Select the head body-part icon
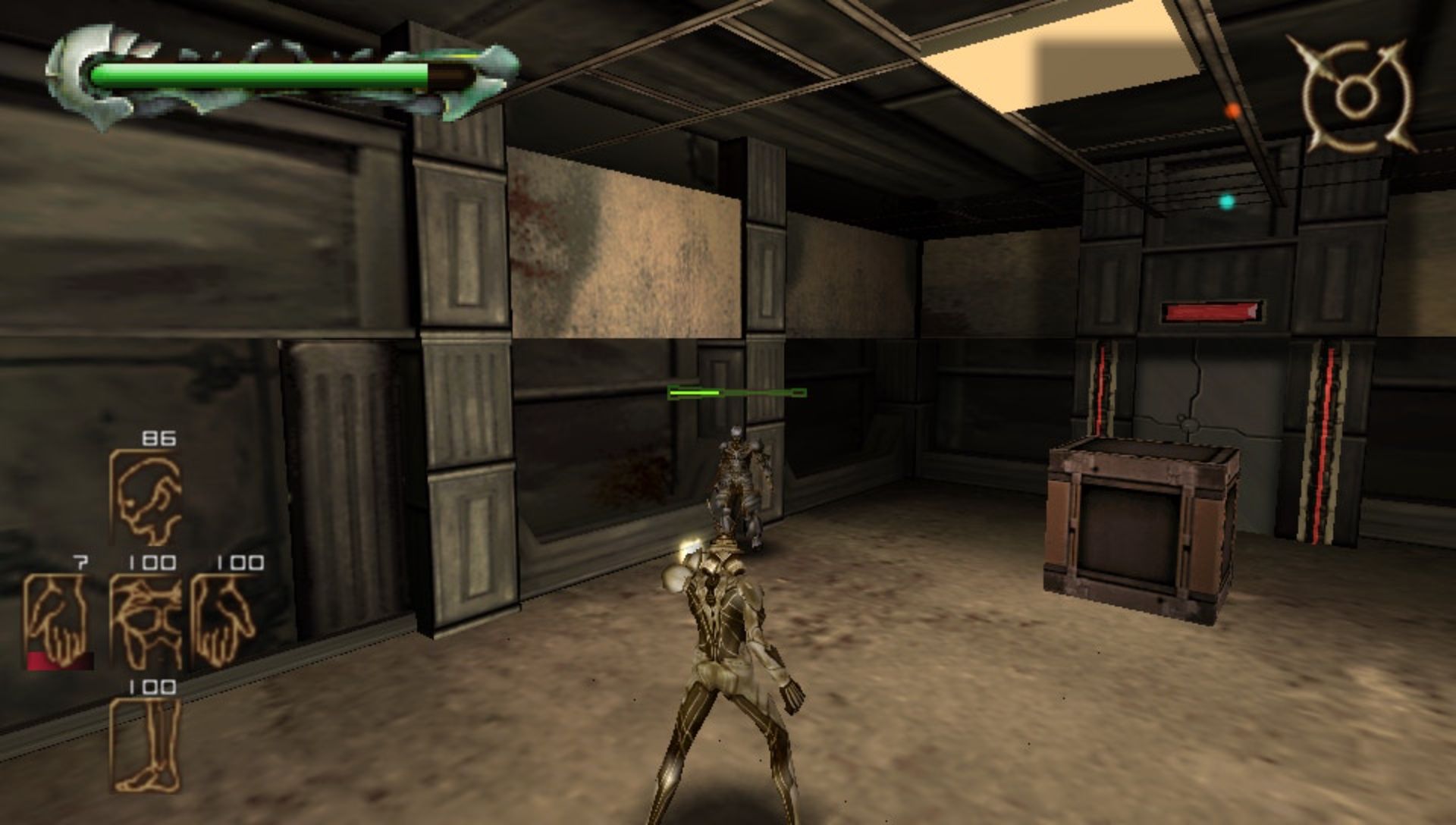The height and width of the screenshot is (825, 1456). pos(147,497)
